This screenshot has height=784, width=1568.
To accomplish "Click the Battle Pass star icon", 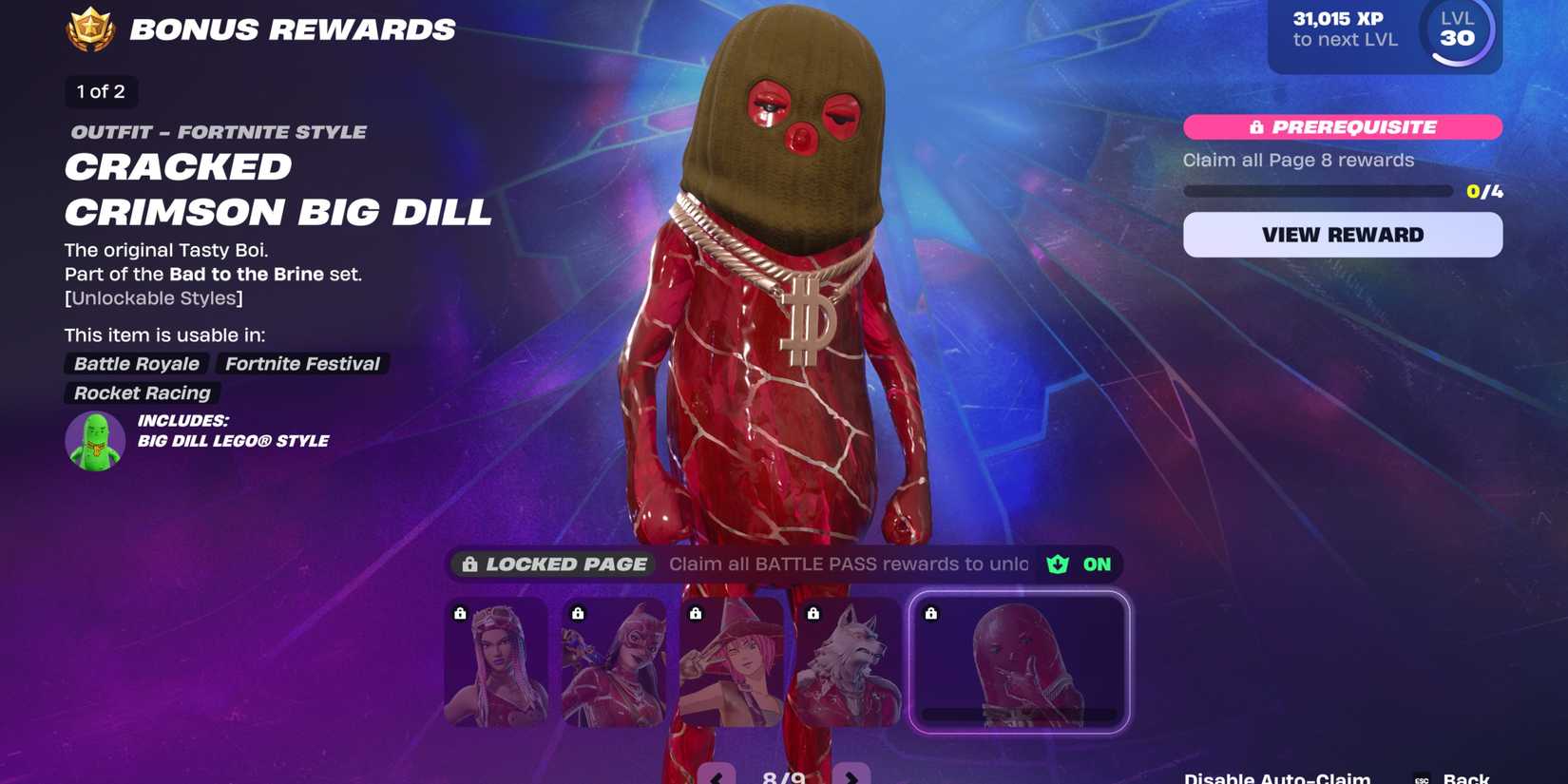I will tap(88, 29).
